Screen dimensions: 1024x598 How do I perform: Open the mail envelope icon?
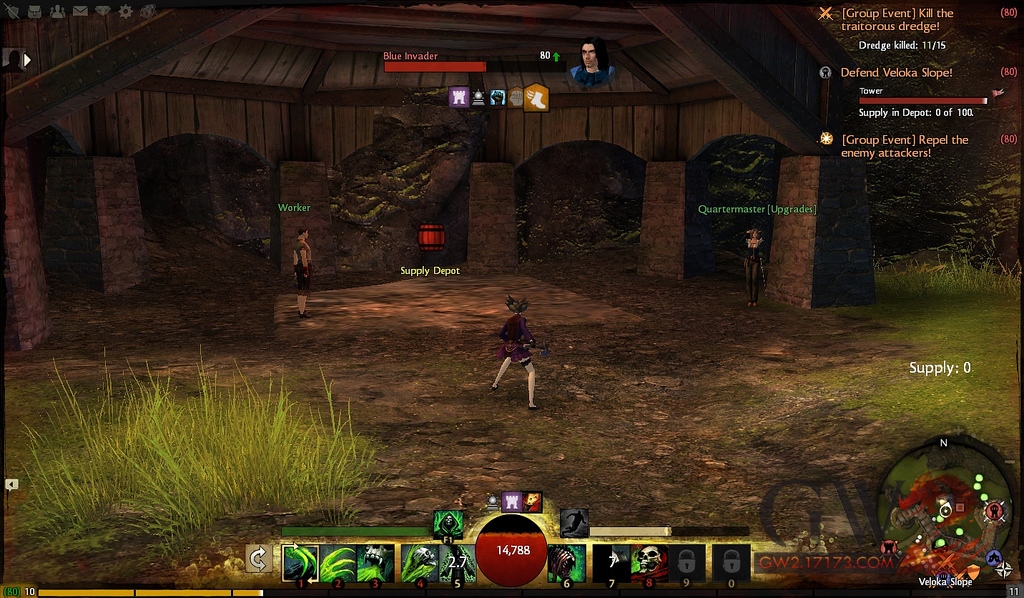coord(79,12)
